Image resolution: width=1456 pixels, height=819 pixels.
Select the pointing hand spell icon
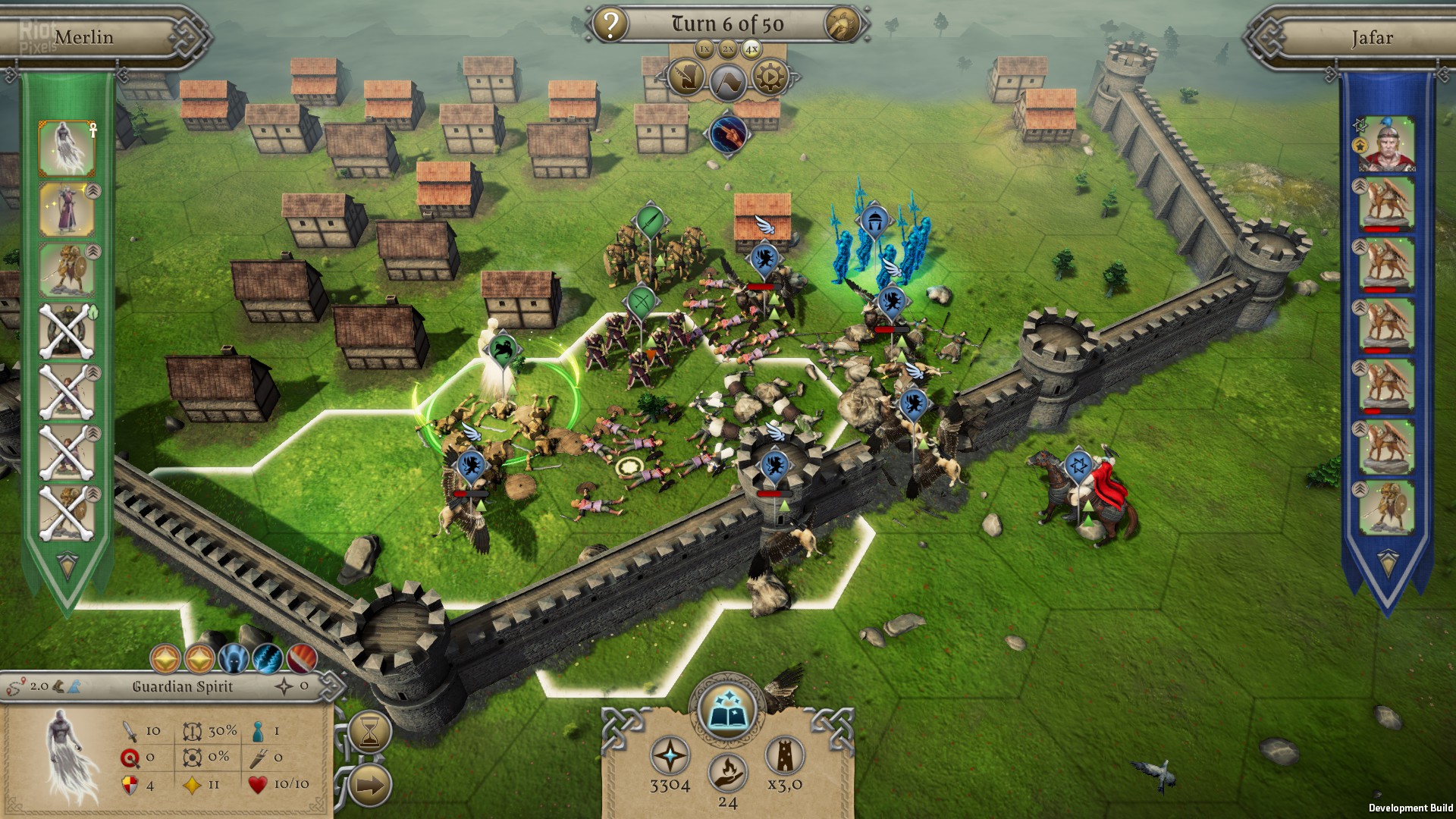pyautogui.click(x=728, y=134)
